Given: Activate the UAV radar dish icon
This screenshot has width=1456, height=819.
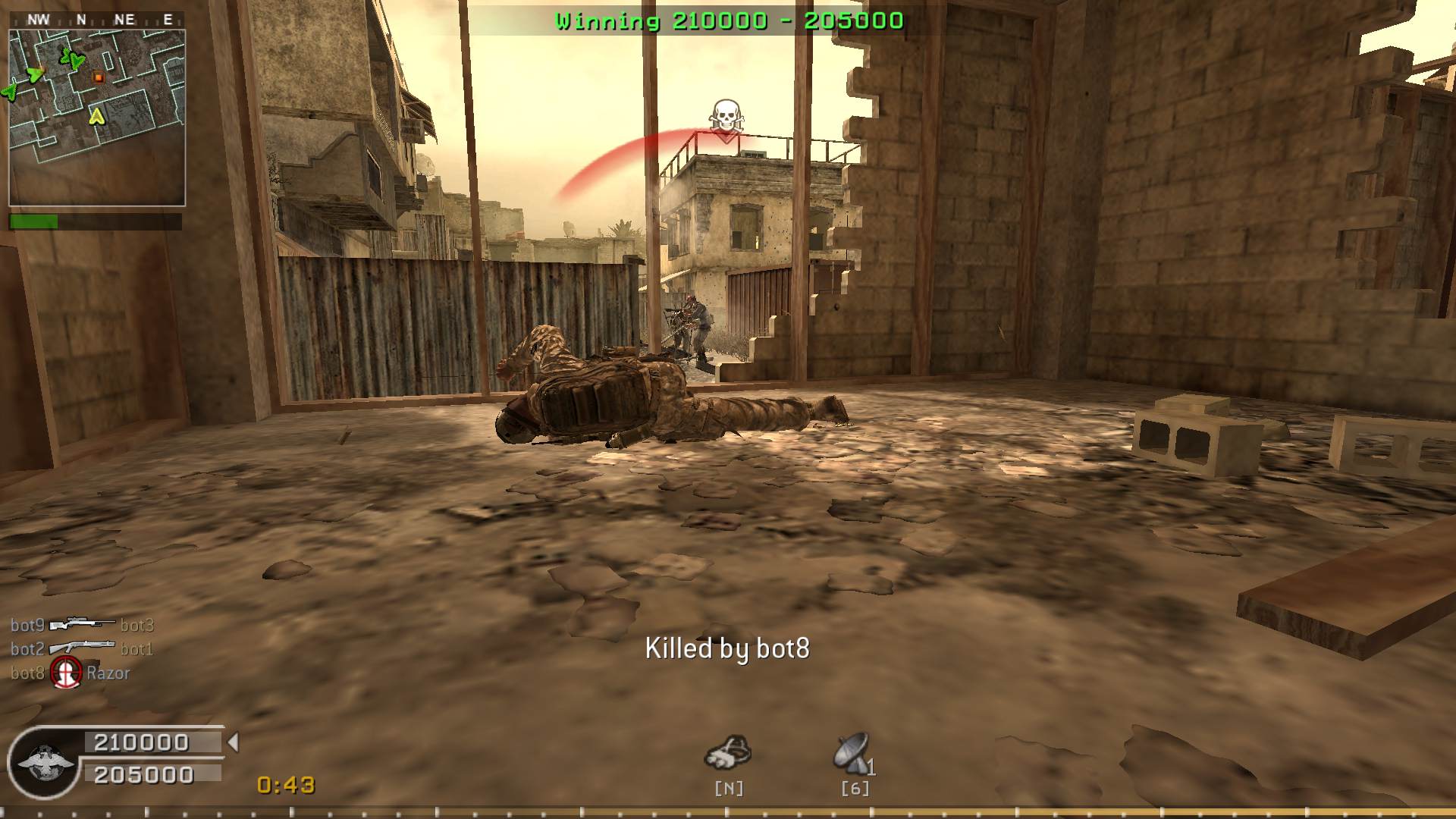Looking at the screenshot, I should 852,752.
